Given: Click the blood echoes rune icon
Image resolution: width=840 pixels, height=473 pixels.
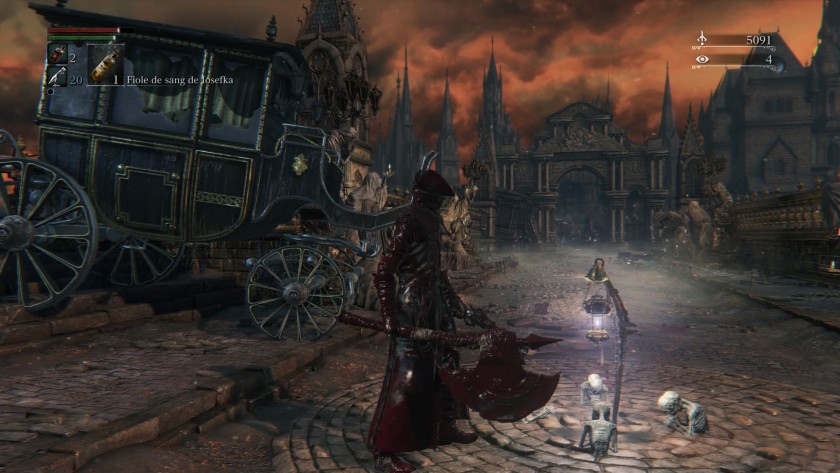Looking at the screenshot, I should tap(702, 40).
